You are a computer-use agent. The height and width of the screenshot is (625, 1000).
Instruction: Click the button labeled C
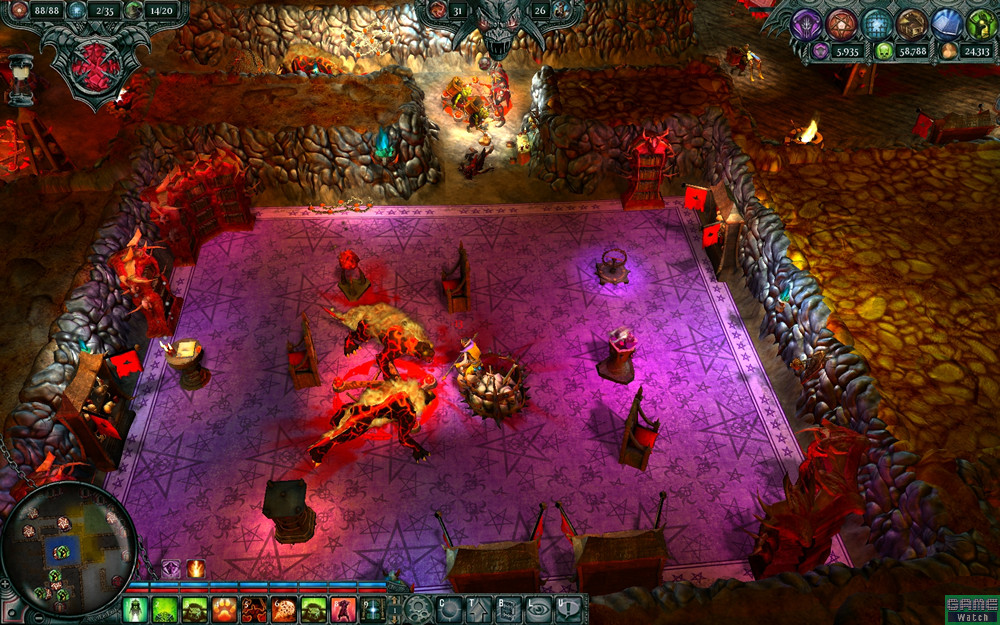click(x=449, y=609)
